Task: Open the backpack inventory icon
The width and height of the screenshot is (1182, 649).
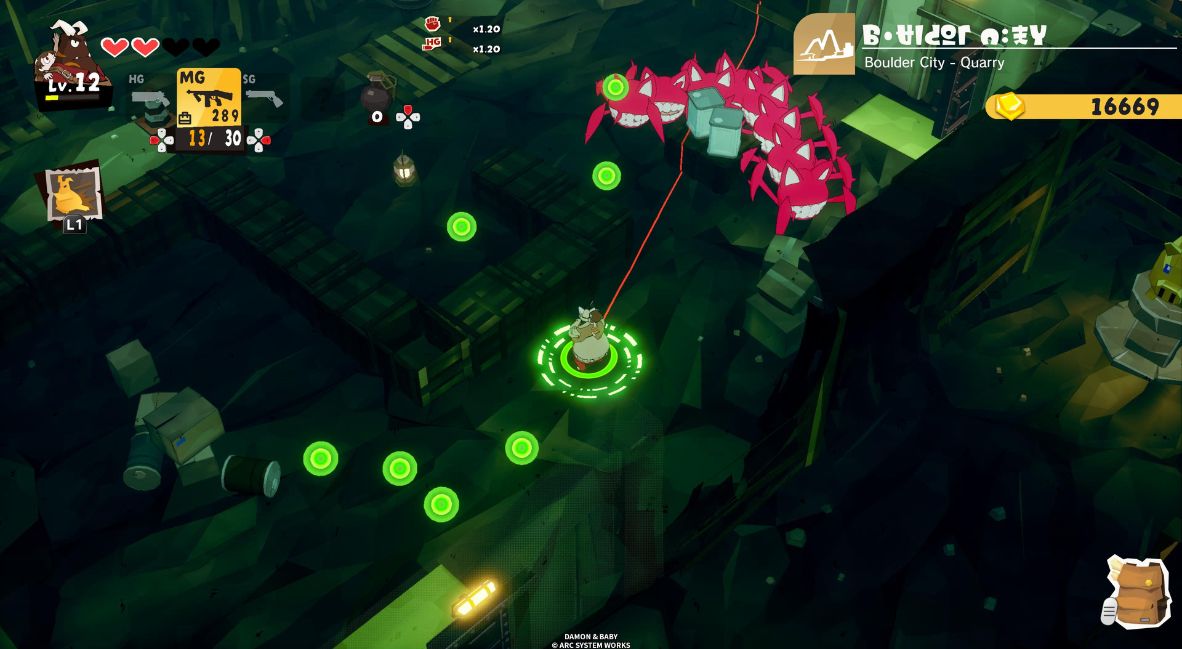Action: (x=1136, y=591)
